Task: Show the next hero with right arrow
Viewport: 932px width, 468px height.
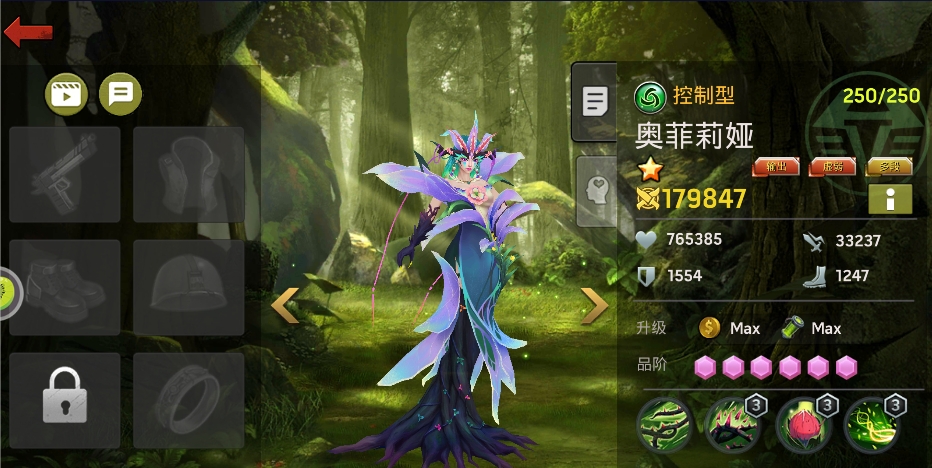Action: 595,306
